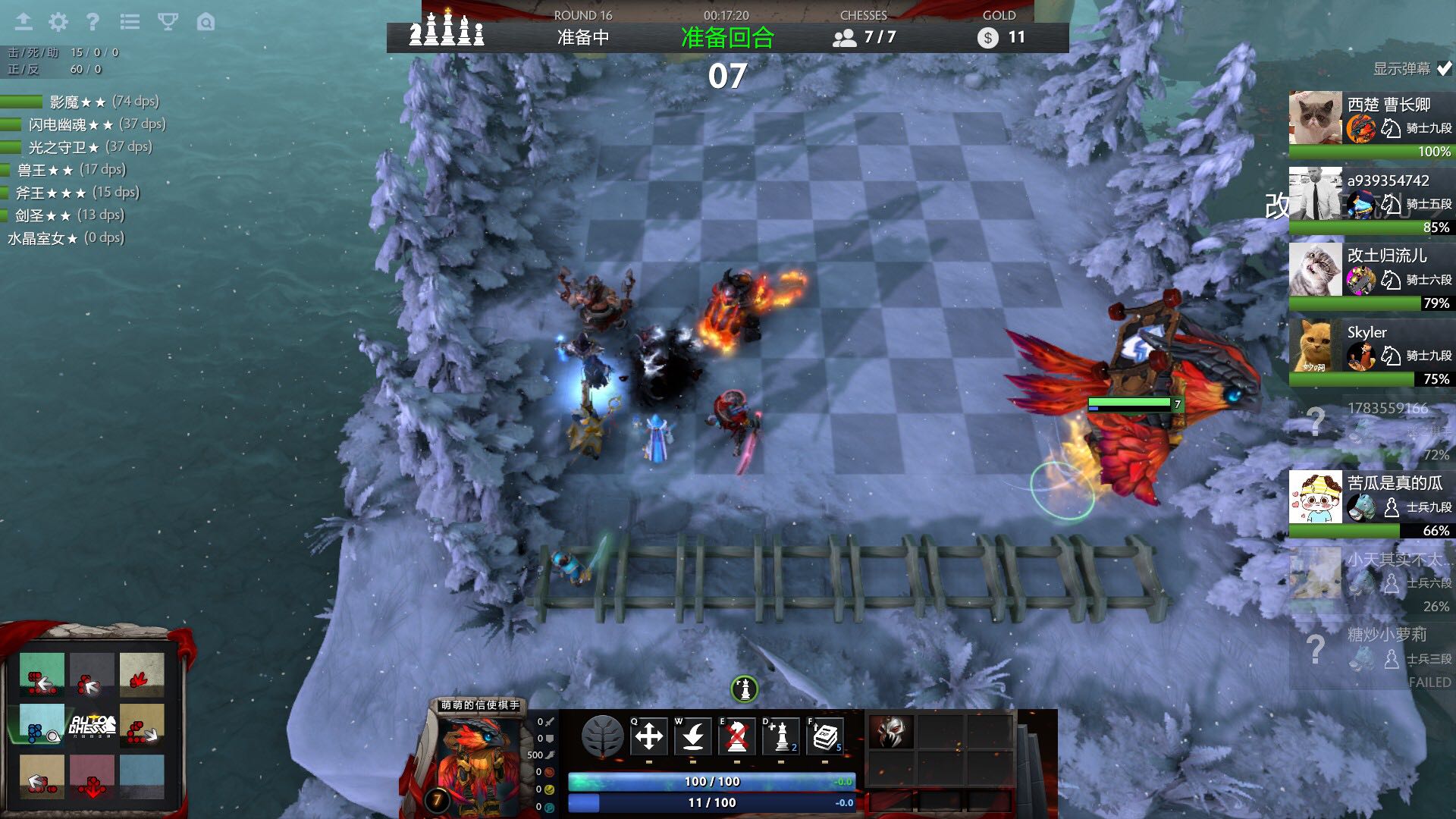Activate the move chess piece ability
The width and height of the screenshot is (1456, 819).
tap(649, 736)
